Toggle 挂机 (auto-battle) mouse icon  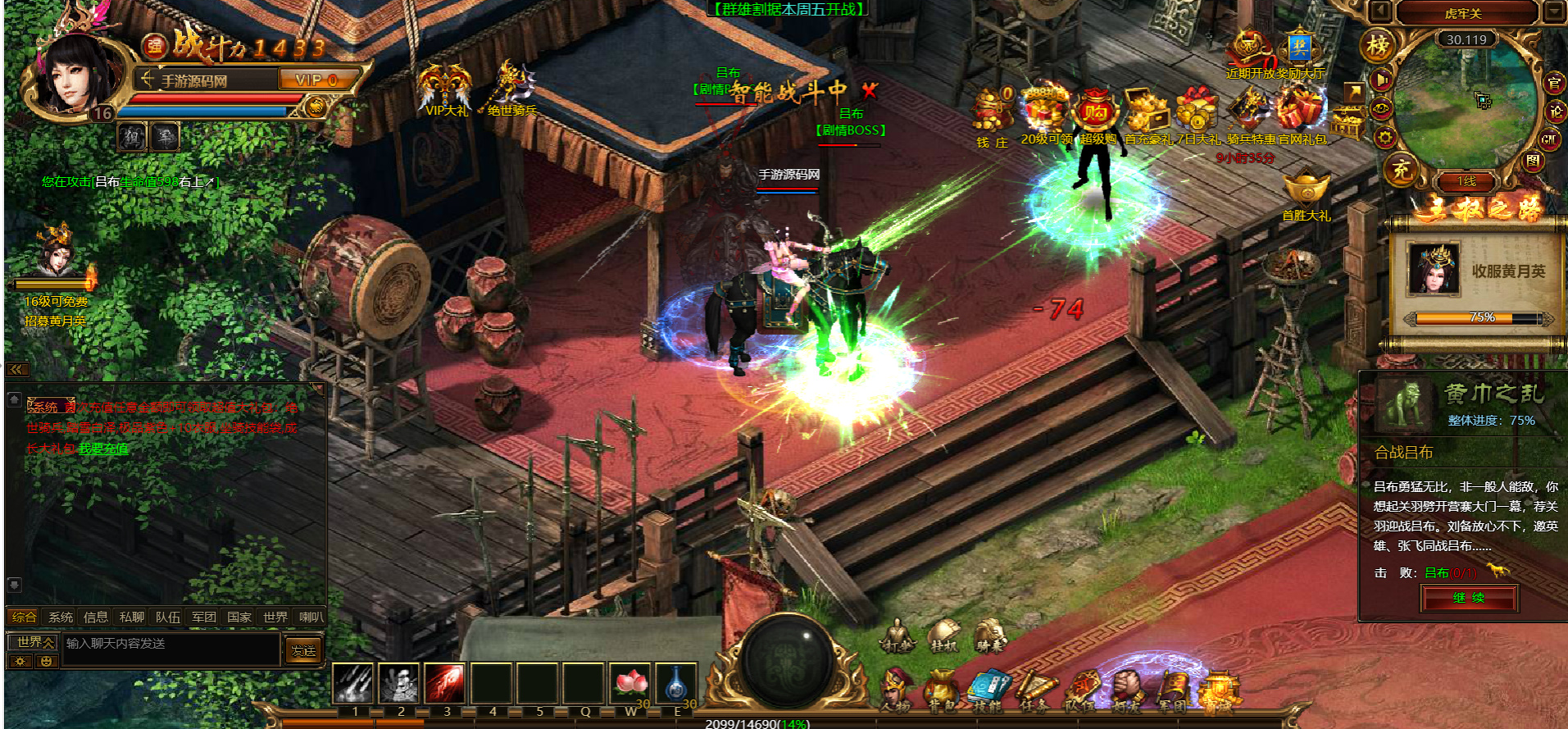pyautogui.click(x=944, y=636)
